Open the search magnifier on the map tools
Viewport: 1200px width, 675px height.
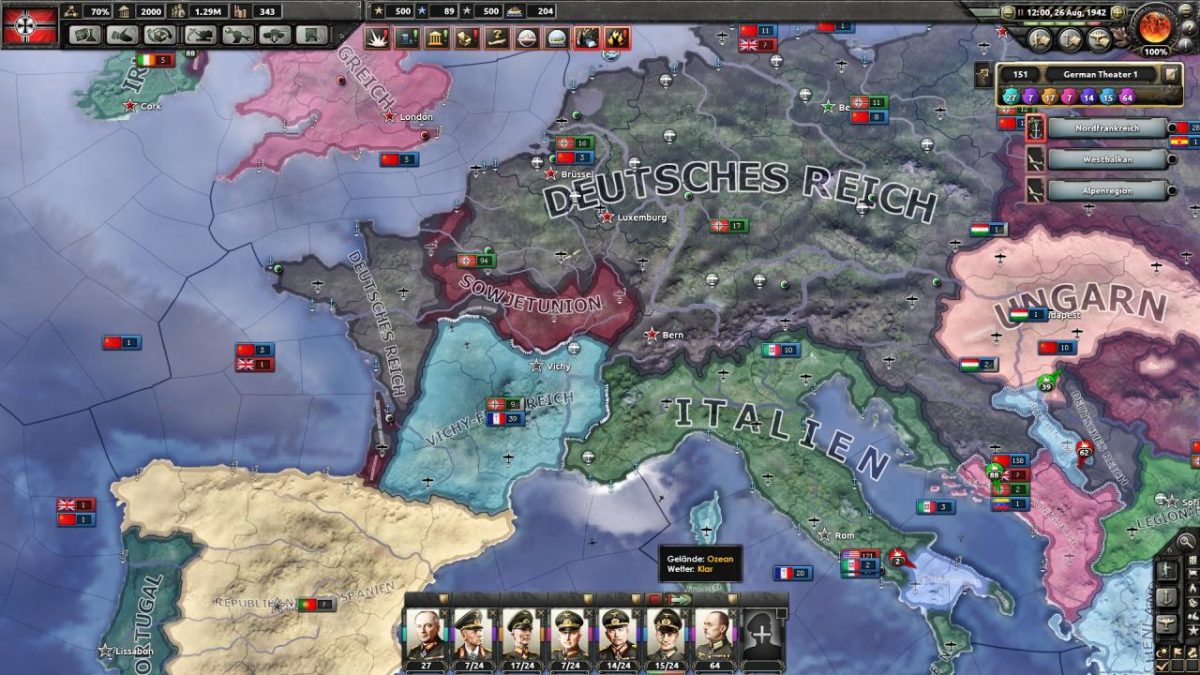pos(1186,542)
